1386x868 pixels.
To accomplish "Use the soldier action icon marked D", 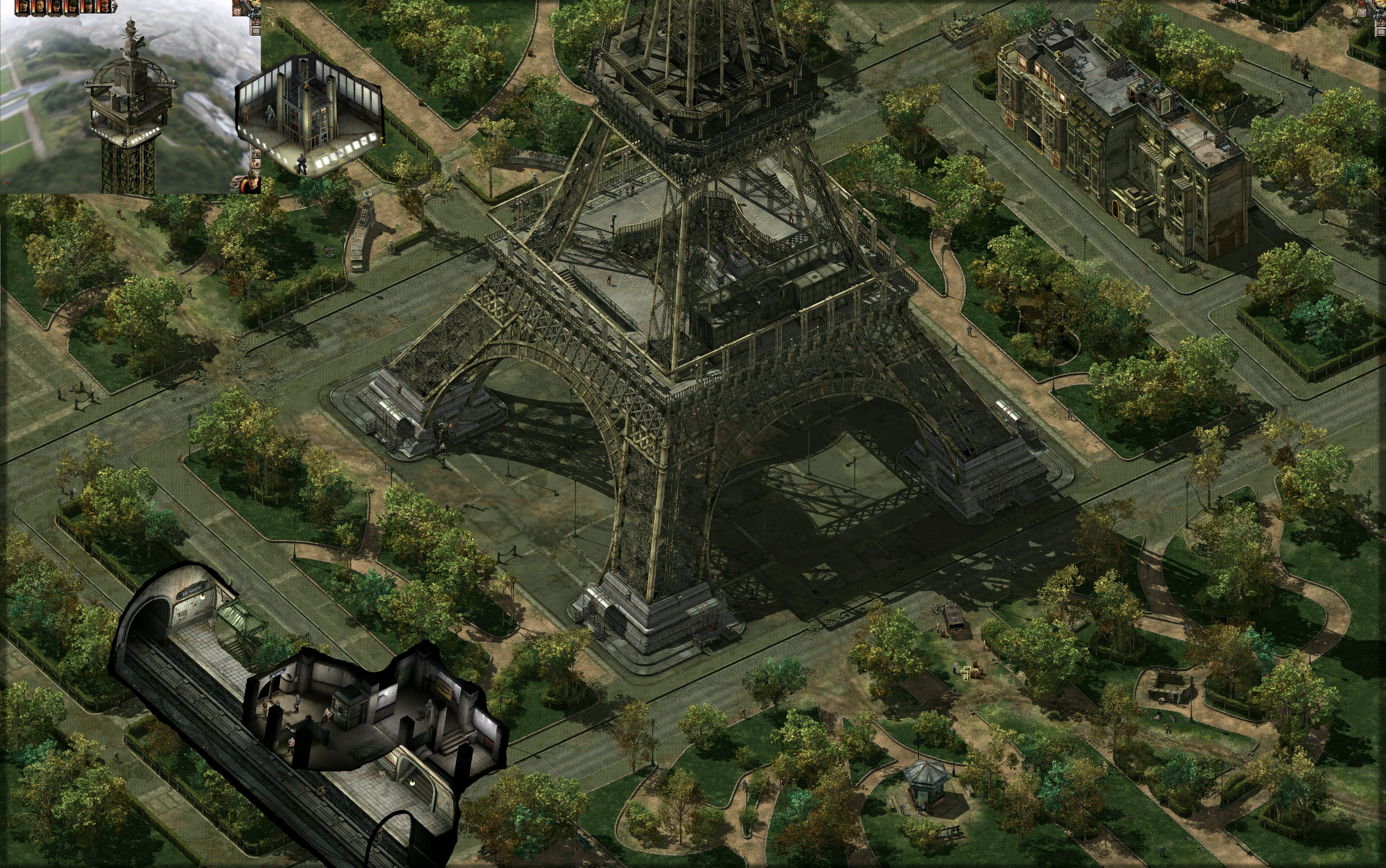I will pyautogui.click(x=256, y=154).
